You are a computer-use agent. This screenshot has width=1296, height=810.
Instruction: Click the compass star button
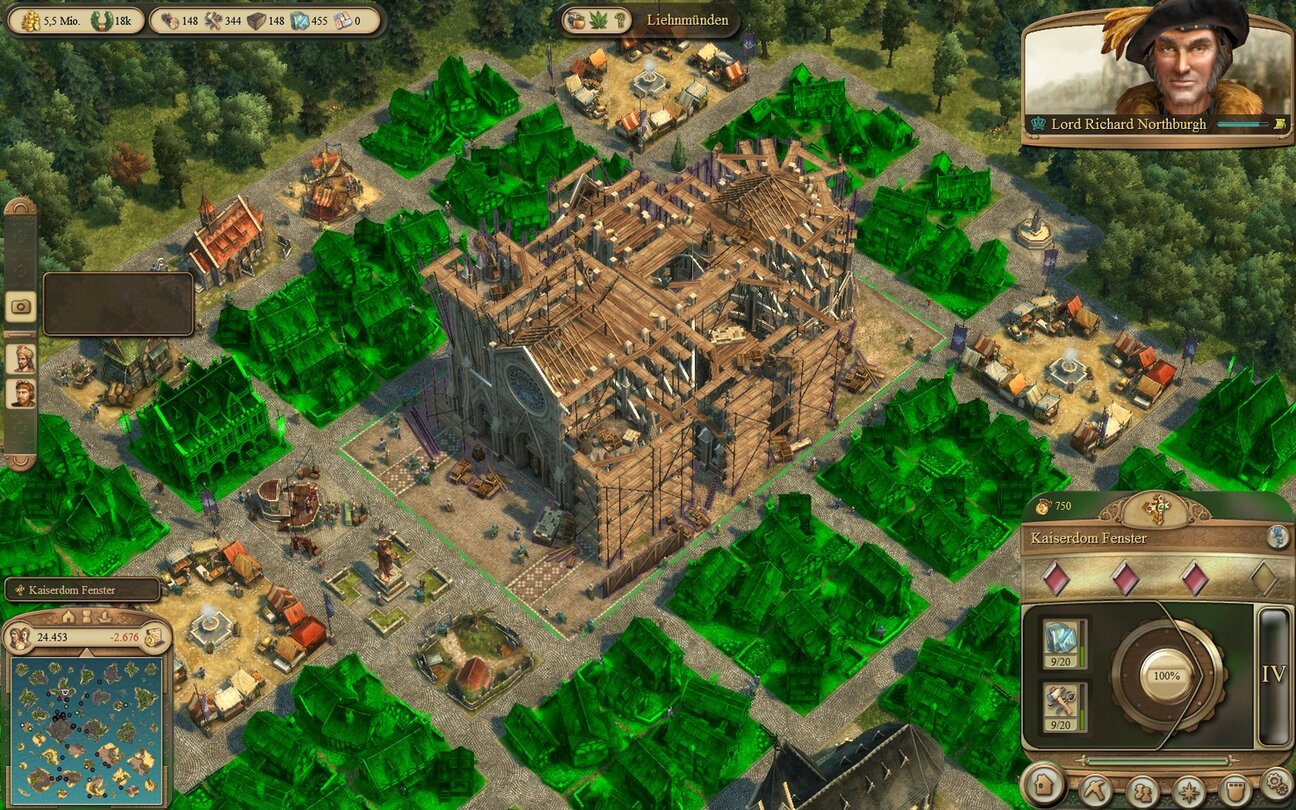coord(1188,791)
